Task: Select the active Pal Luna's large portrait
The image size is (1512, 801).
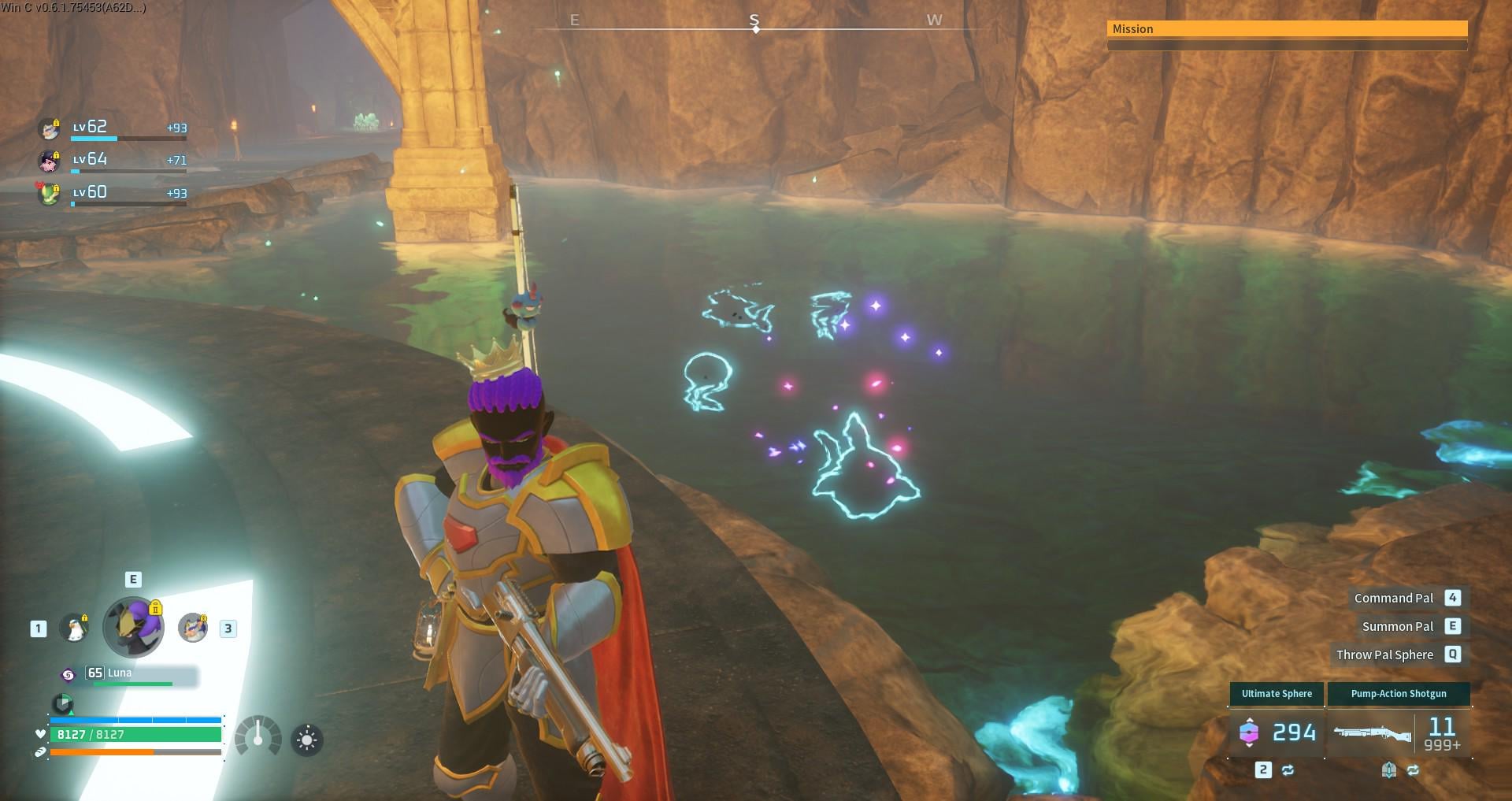Action: click(134, 627)
